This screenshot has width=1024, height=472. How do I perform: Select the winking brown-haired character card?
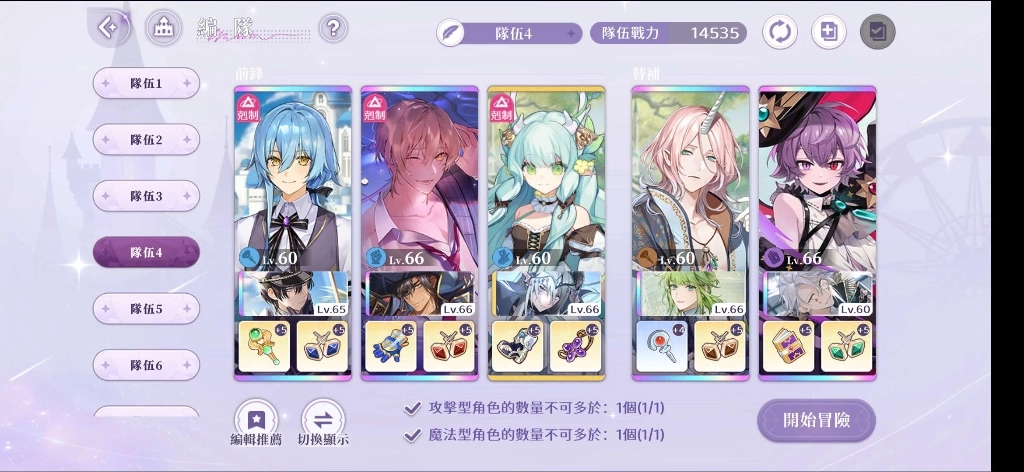[419, 180]
